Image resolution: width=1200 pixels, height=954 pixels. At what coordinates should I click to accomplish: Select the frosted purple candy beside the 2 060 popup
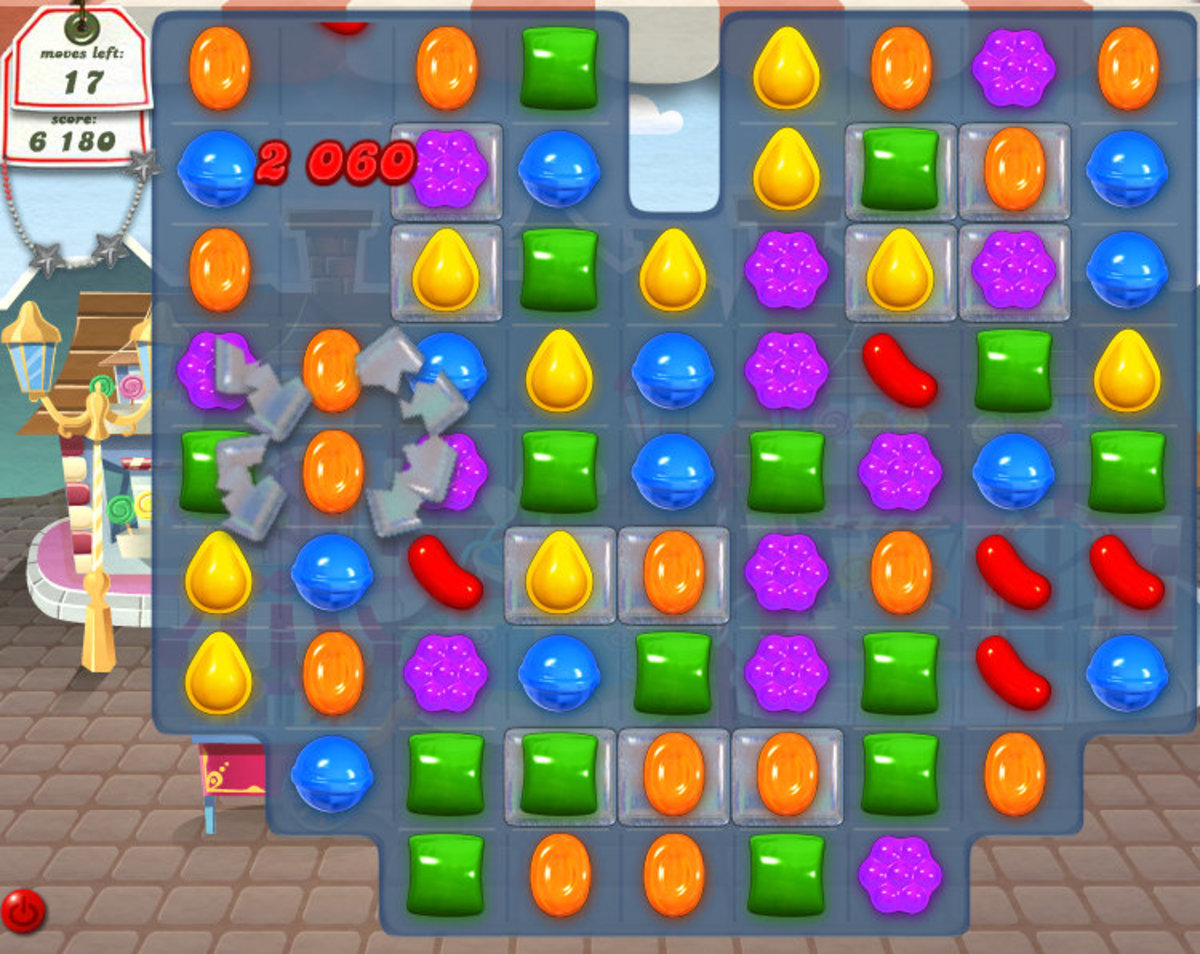click(446, 169)
